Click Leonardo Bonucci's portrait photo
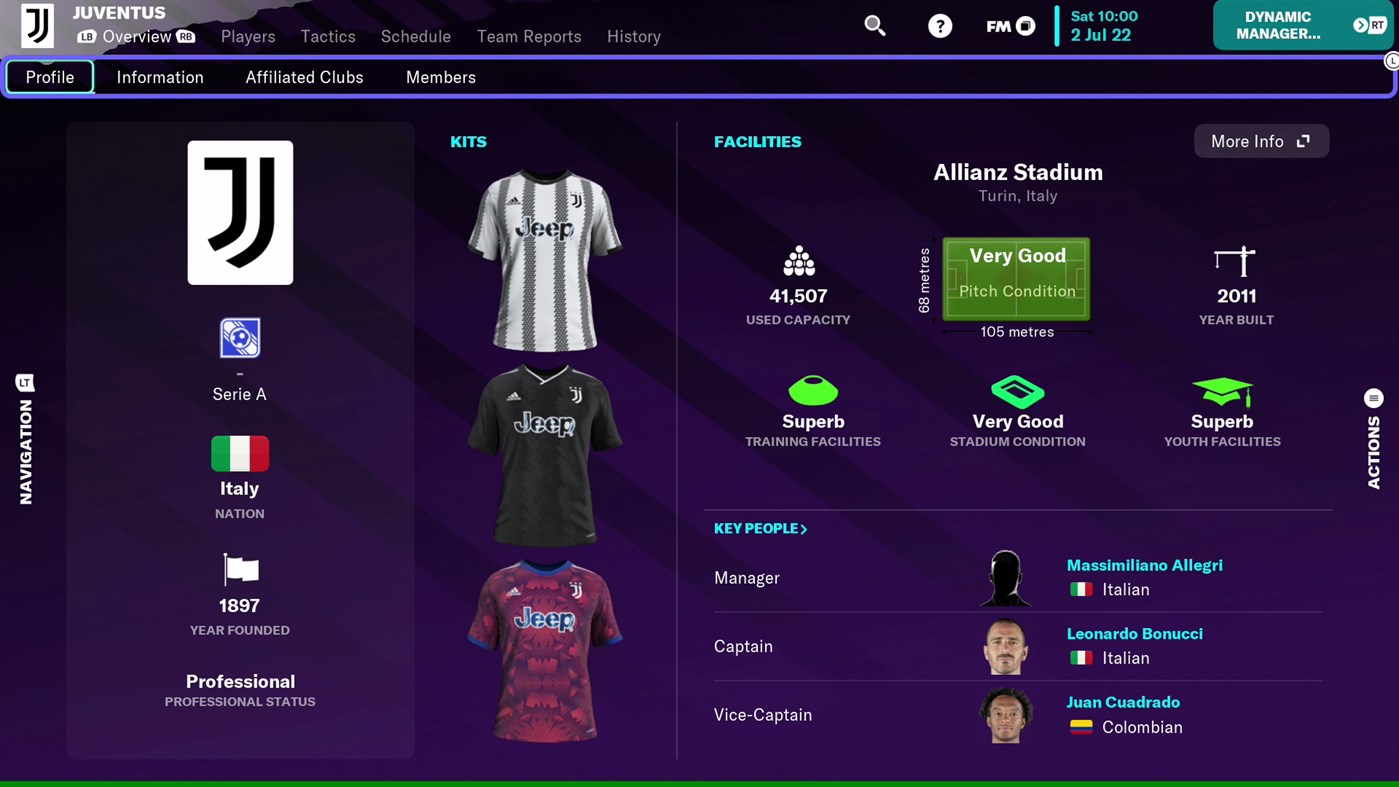The width and height of the screenshot is (1399, 787). tap(1004, 646)
